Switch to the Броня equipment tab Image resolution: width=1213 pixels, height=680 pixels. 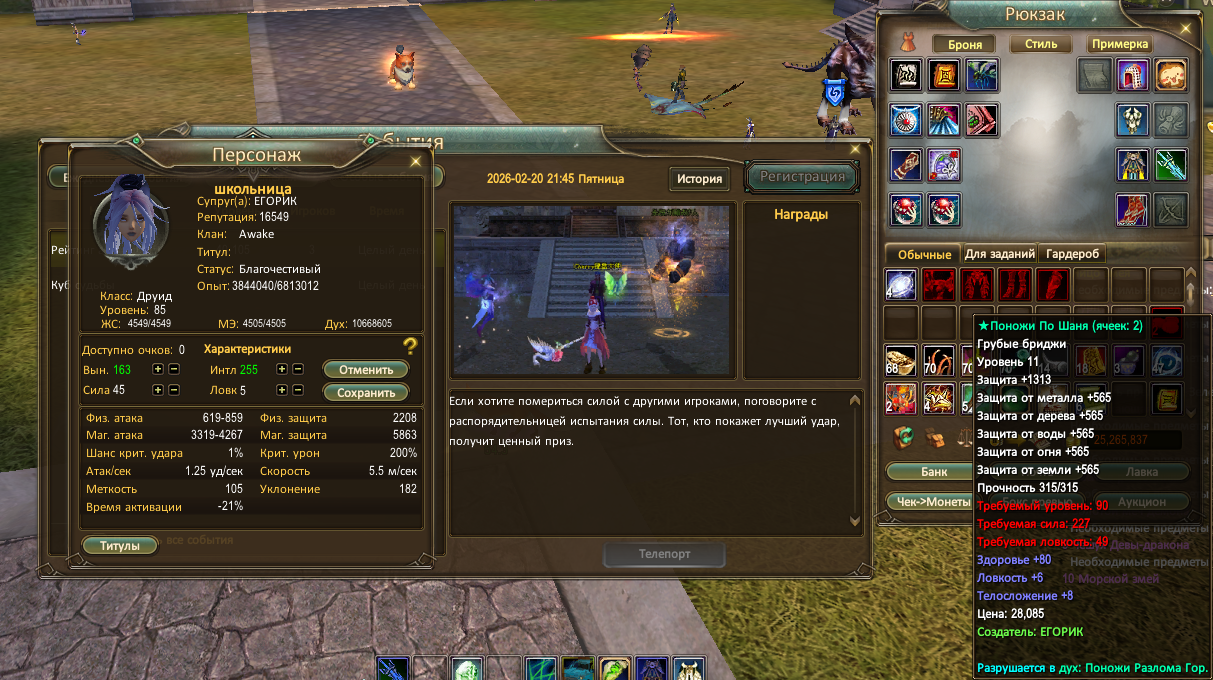coord(964,44)
